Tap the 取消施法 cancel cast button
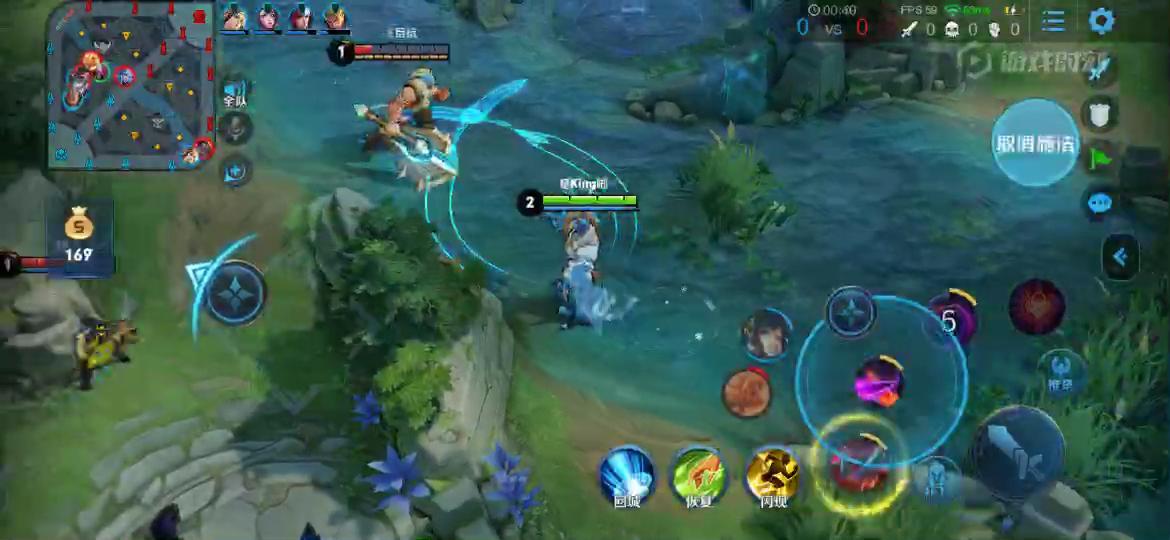The height and width of the screenshot is (540, 1170). pos(1035,143)
